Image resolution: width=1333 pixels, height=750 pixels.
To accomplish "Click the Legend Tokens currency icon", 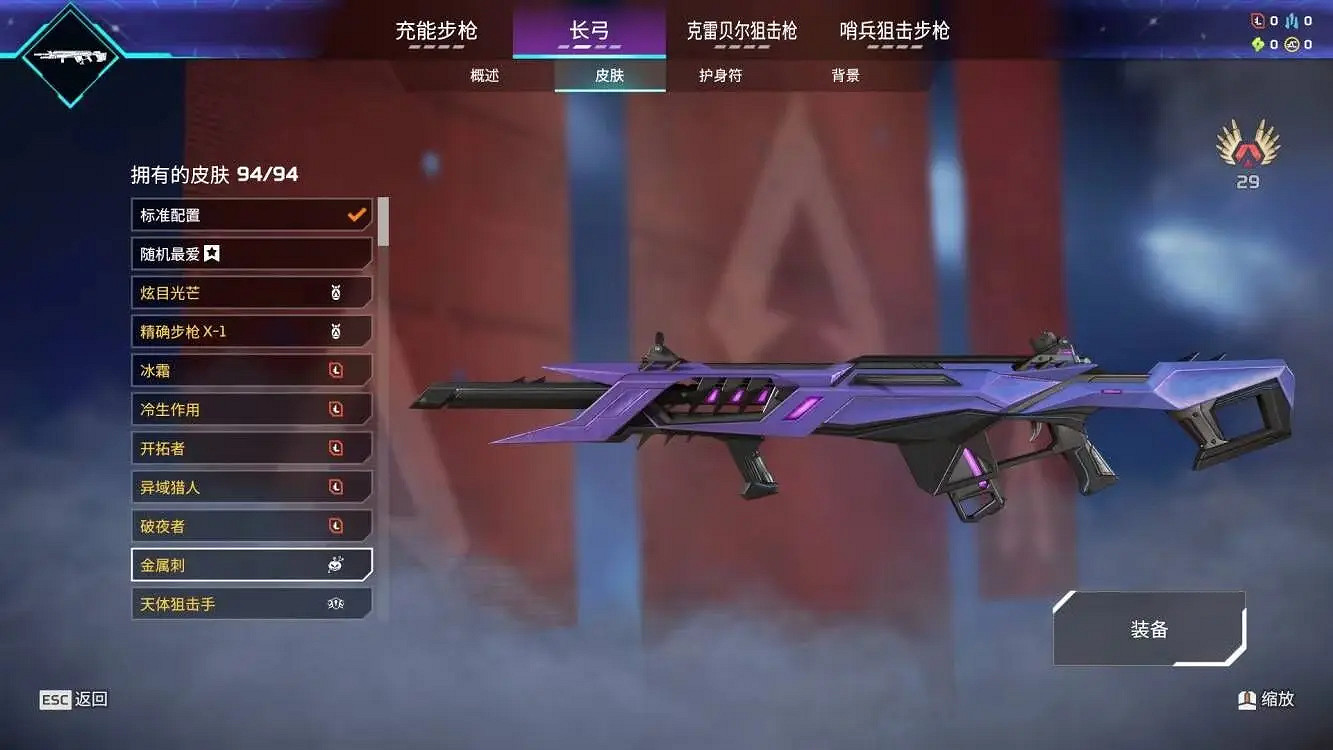I will pyautogui.click(x=1257, y=21).
